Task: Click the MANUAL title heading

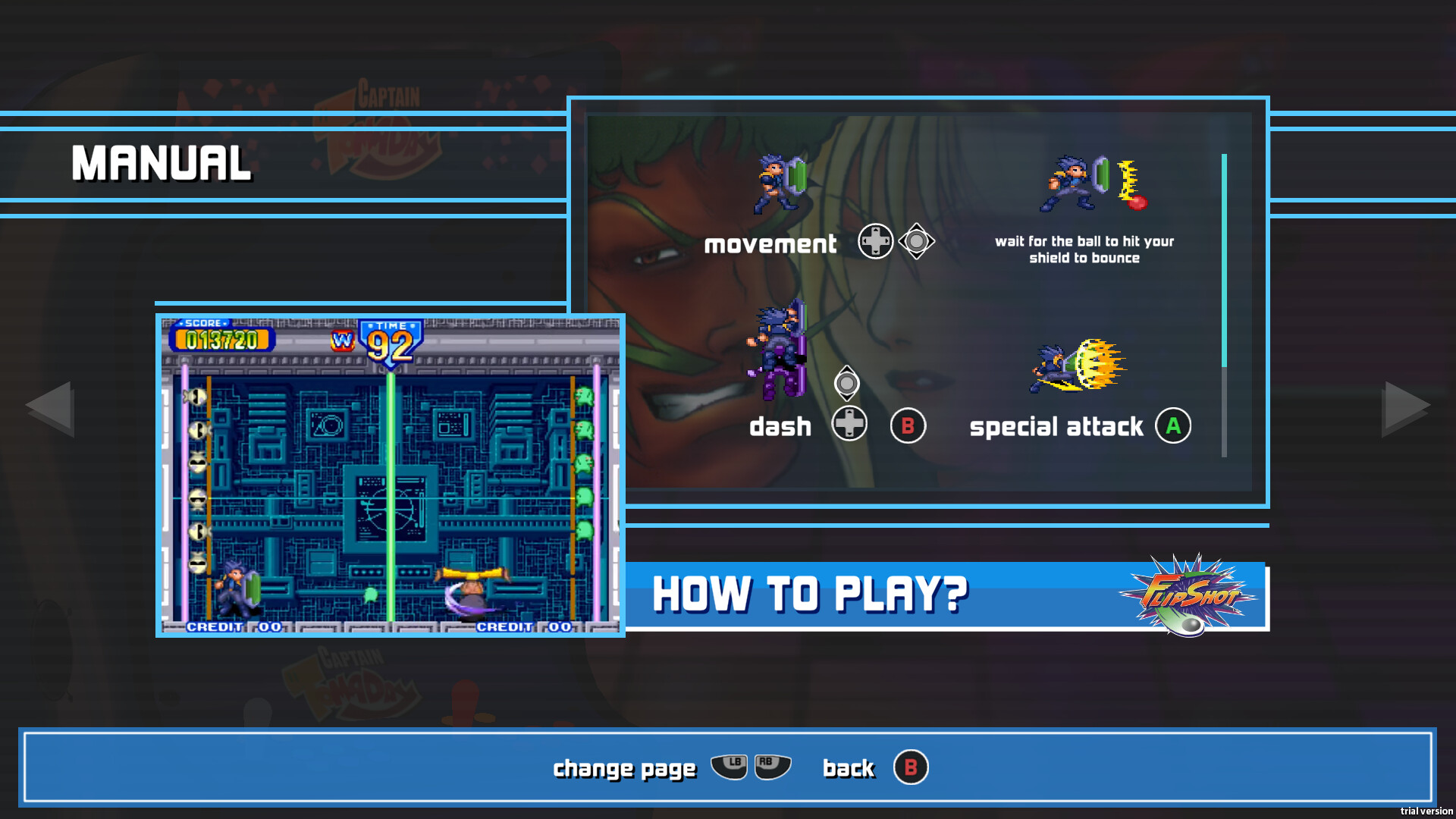Action: (161, 162)
